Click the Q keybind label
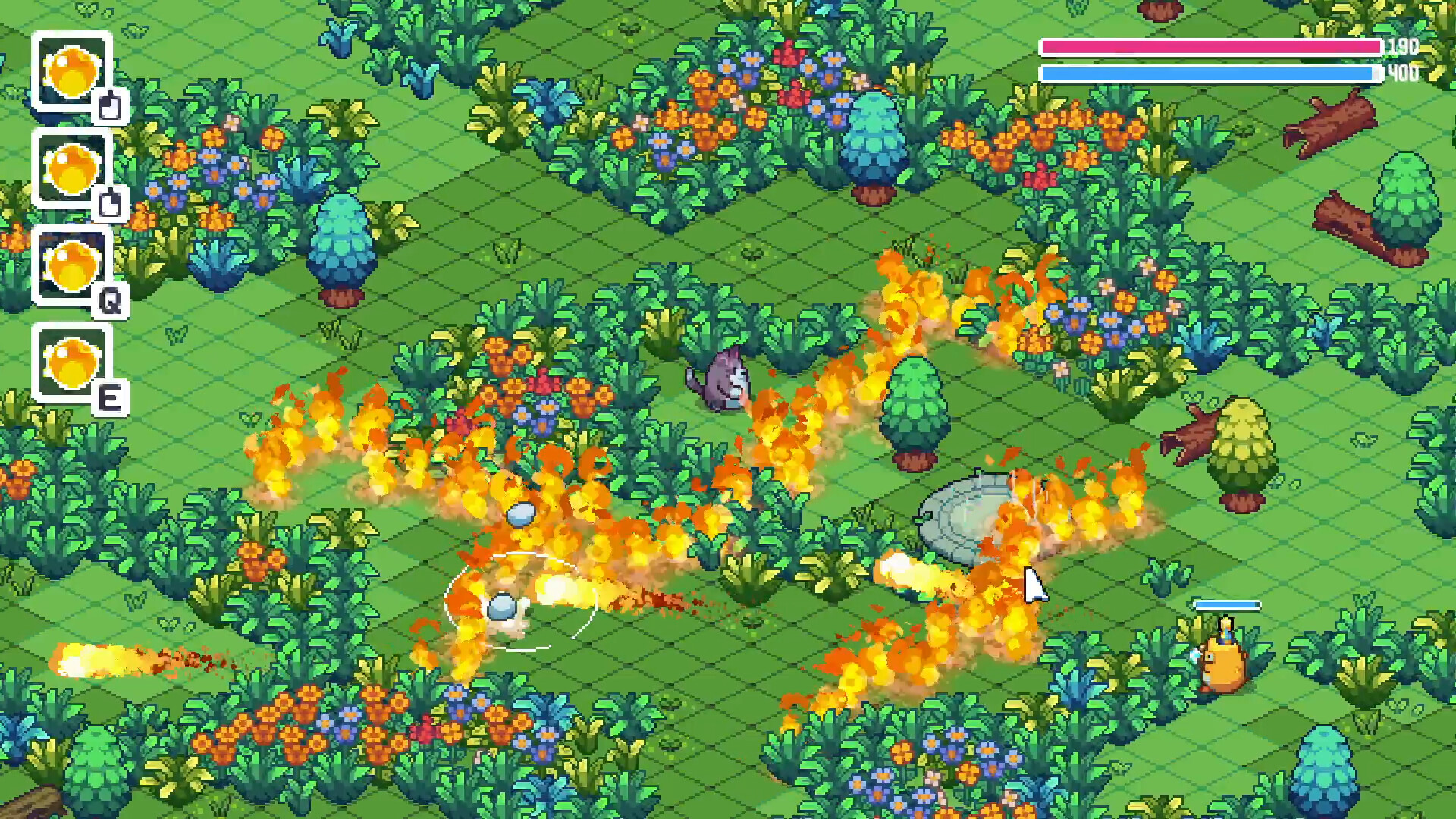The image size is (1456, 819). (x=112, y=303)
